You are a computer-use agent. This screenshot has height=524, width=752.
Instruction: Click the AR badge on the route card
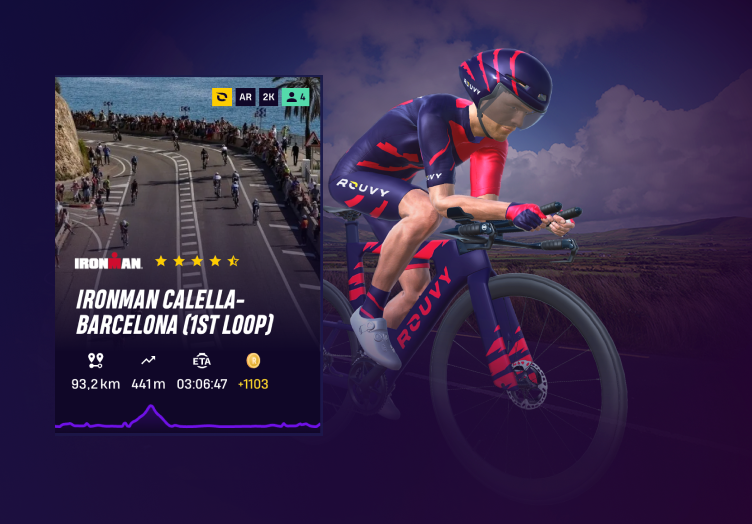pyautogui.click(x=245, y=97)
